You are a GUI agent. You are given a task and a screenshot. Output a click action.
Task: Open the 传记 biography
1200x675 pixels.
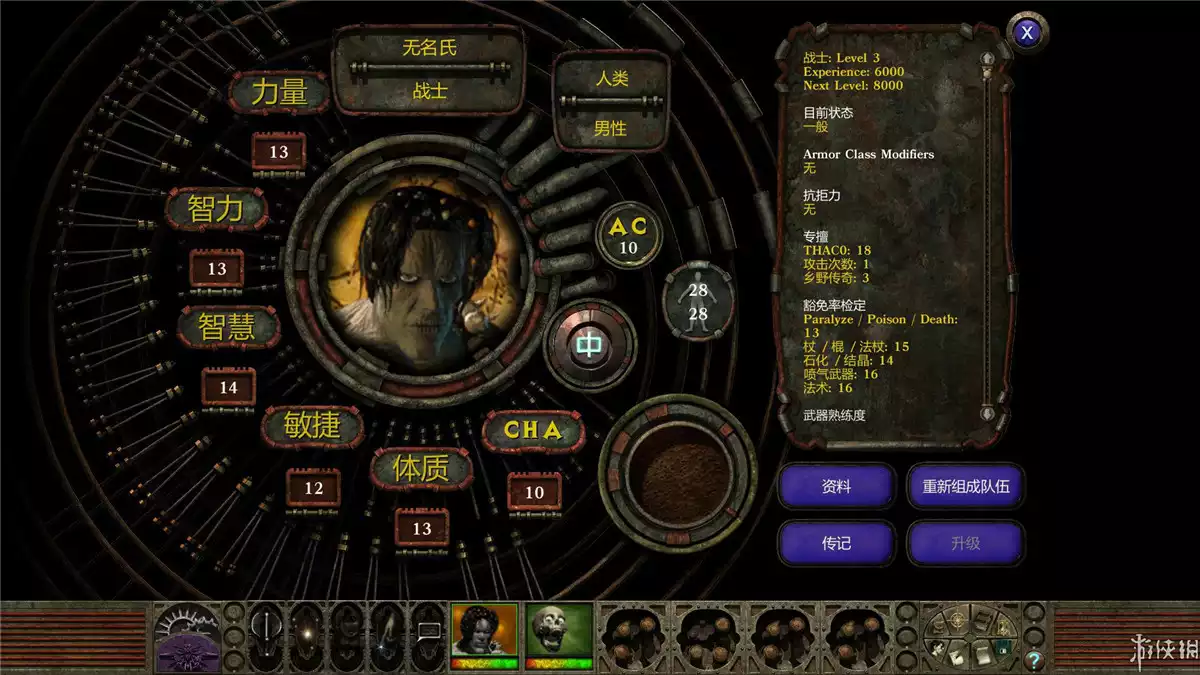836,543
